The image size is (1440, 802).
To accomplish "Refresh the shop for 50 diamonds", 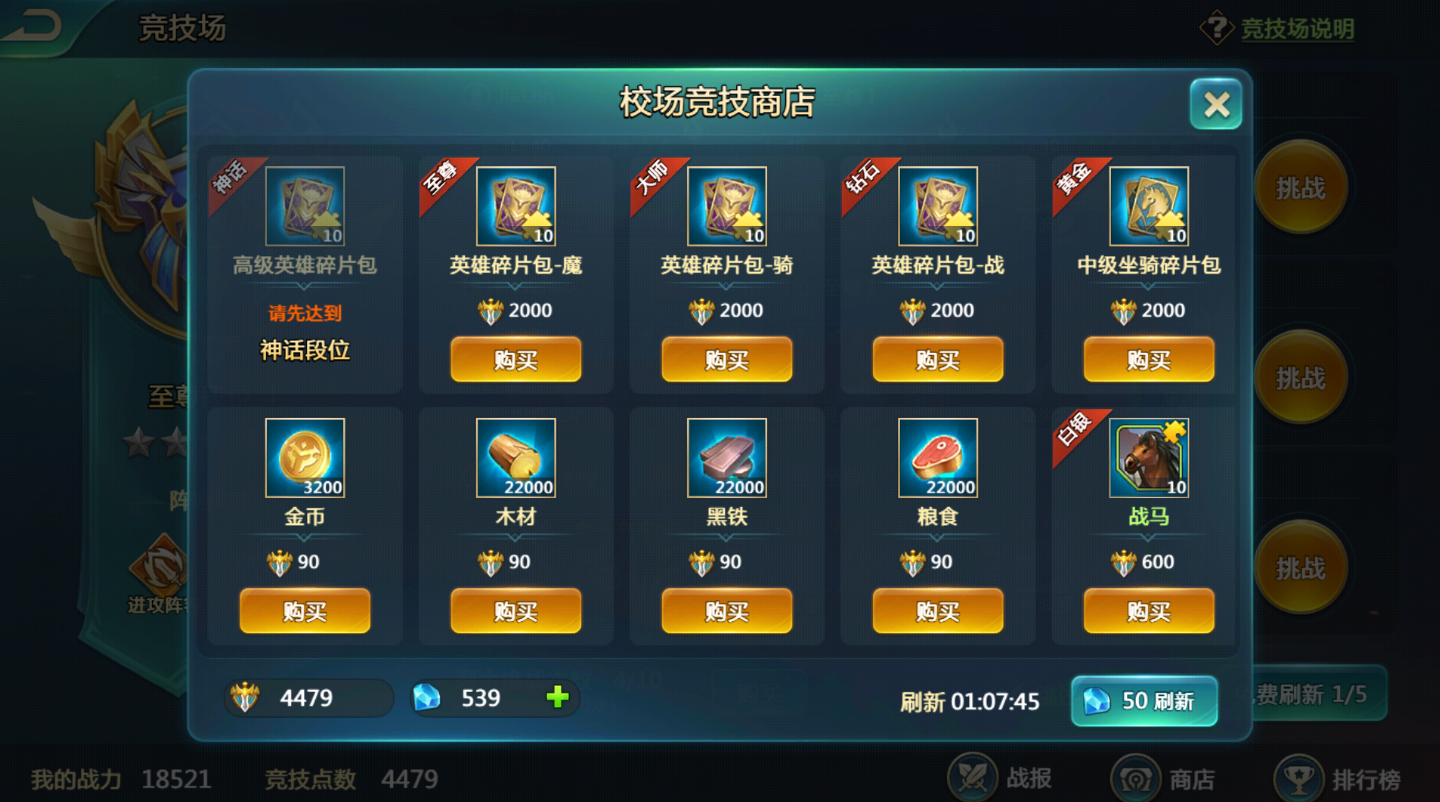I will click(x=1144, y=700).
